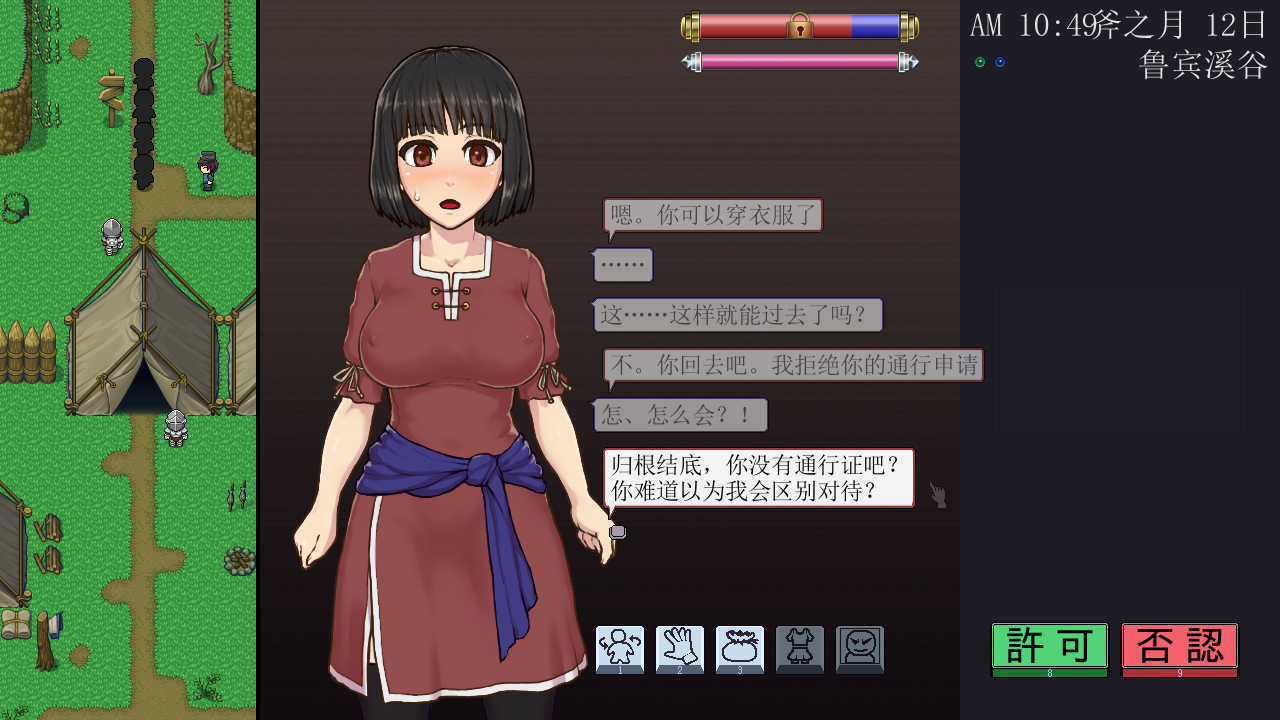Click the greyed-out dress clothing icon
The width and height of the screenshot is (1280, 720).
point(800,649)
